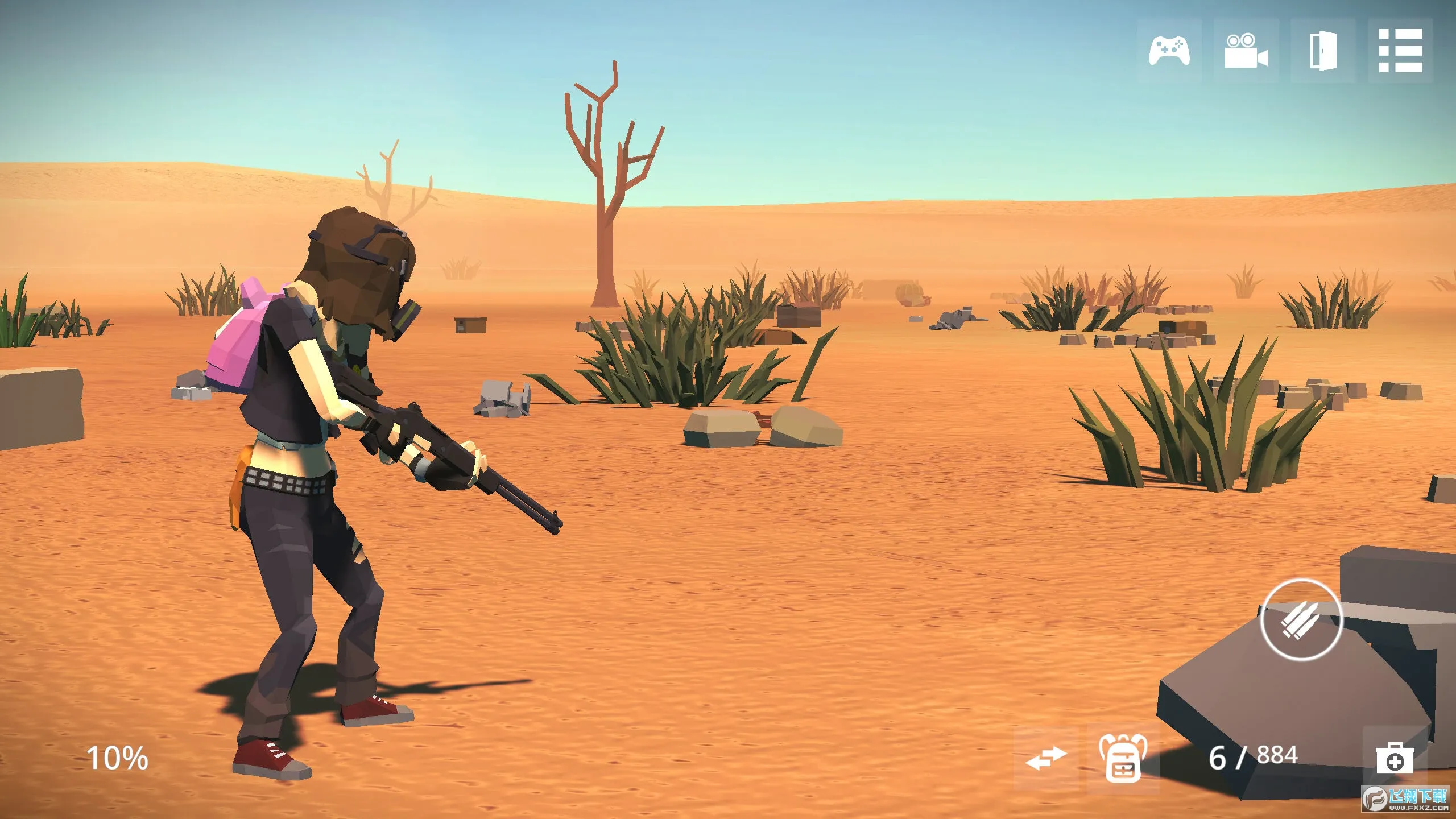Toggle the video camera view

[1246, 51]
